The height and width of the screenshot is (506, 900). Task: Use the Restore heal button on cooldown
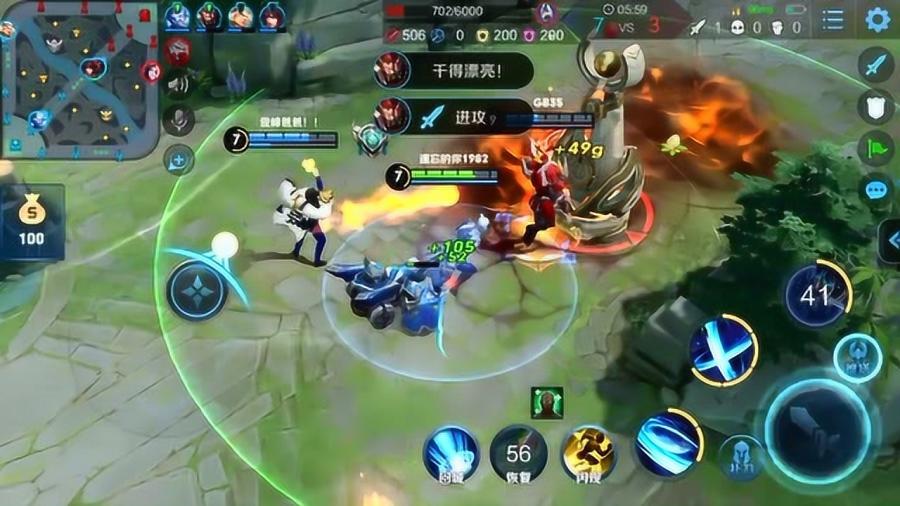pos(518,453)
